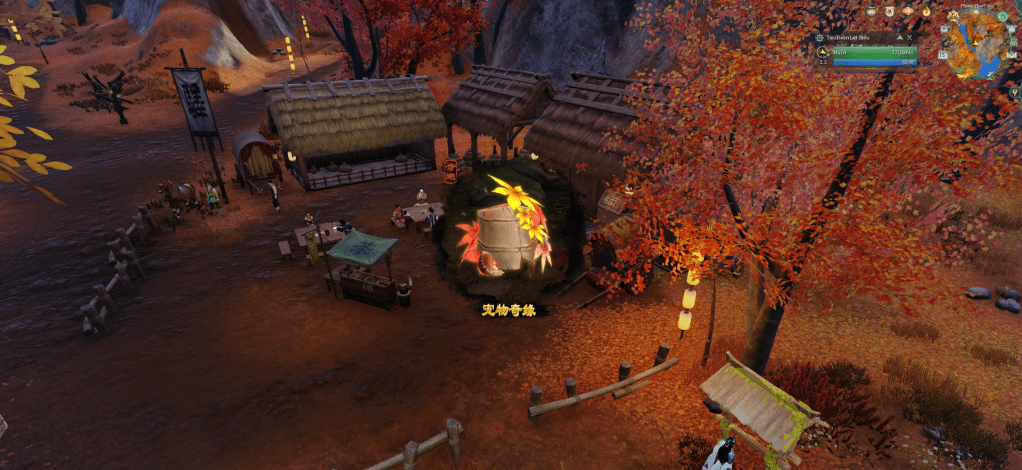The width and height of the screenshot is (1022, 470).
Task: Open the red lantern icon
Action: coord(907,11)
